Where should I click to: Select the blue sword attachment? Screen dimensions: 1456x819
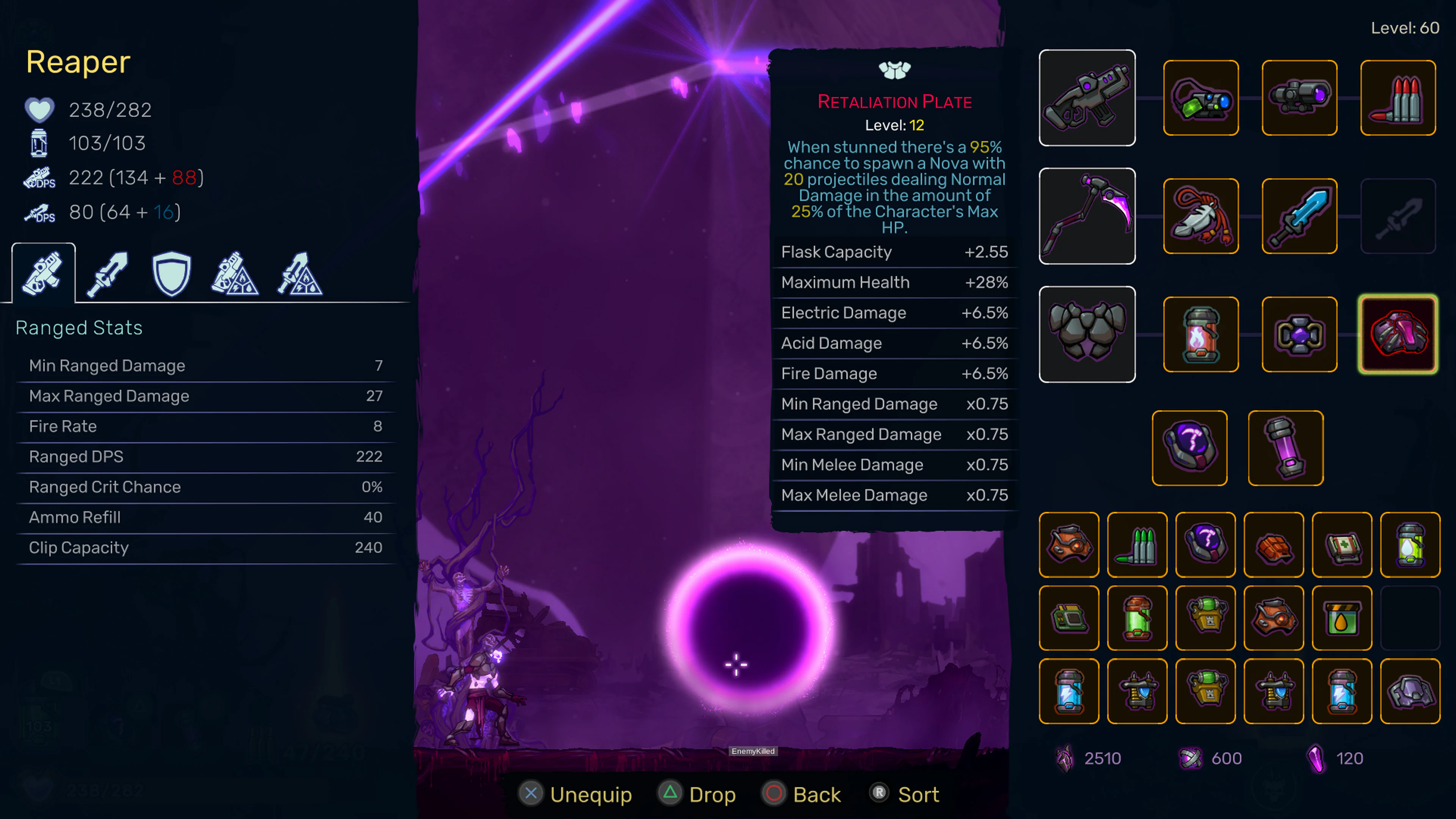tap(1299, 215)
